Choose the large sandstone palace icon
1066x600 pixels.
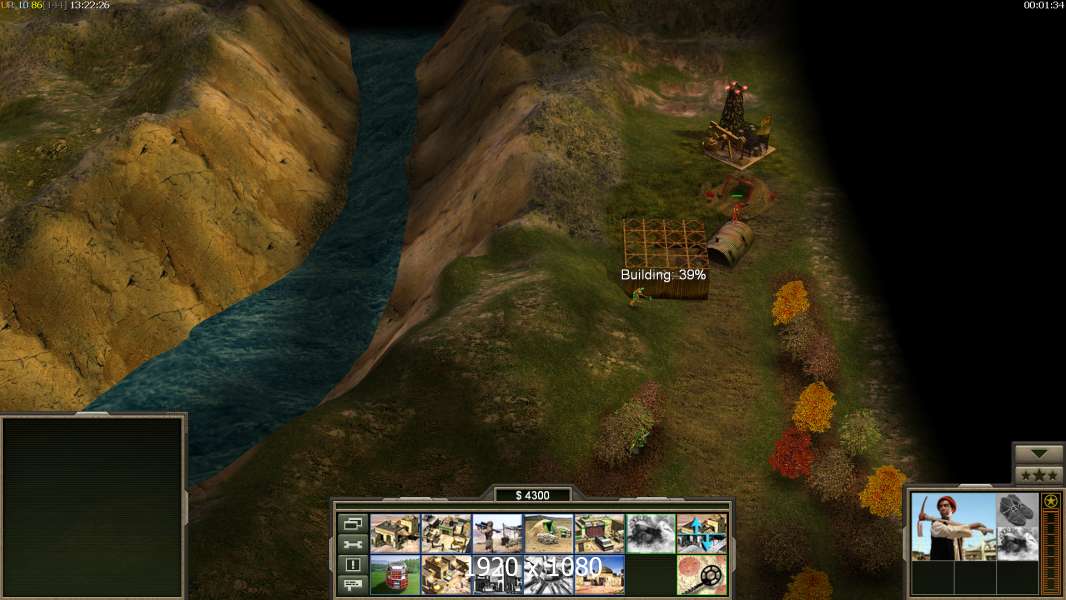point(446,575)
